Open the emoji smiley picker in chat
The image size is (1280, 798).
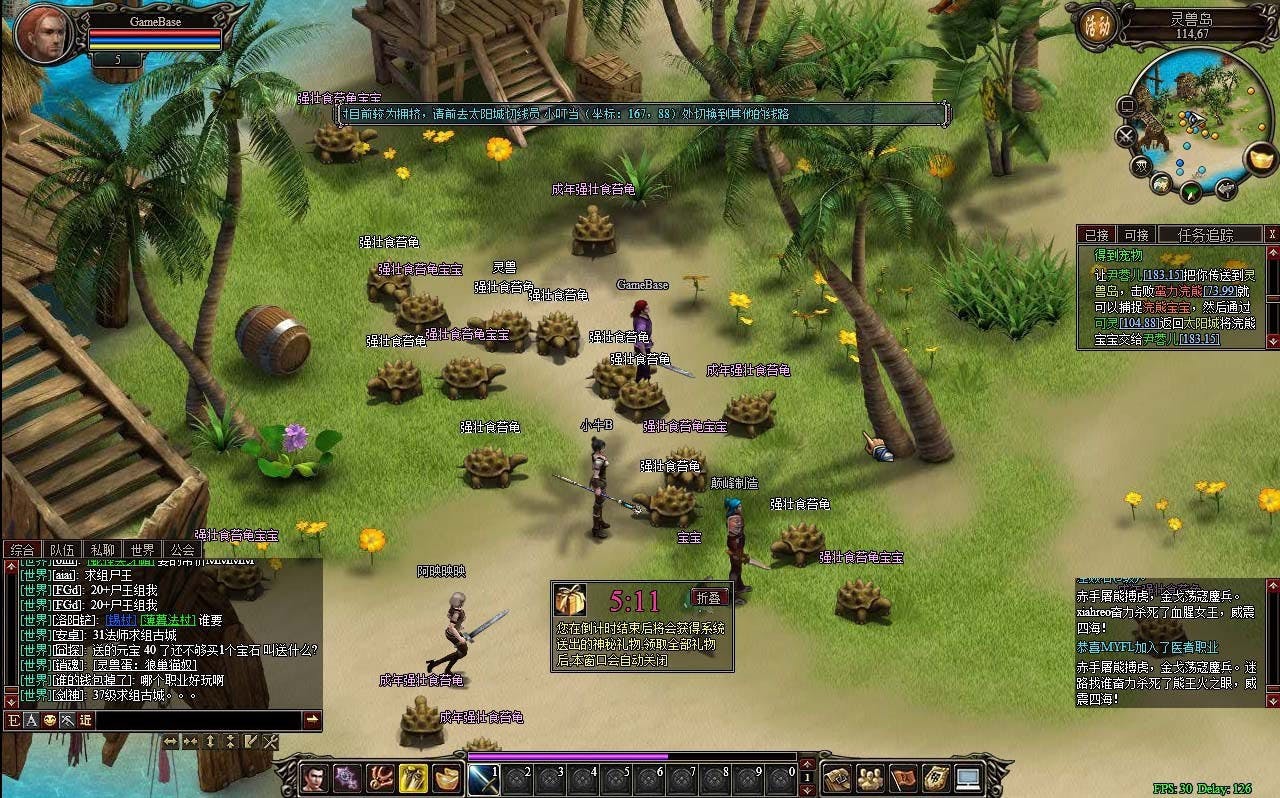coord(49,720)
